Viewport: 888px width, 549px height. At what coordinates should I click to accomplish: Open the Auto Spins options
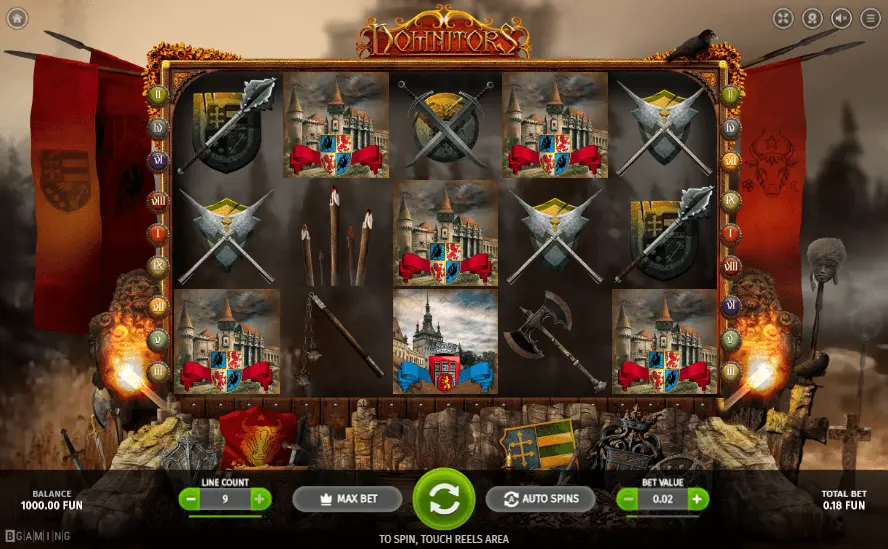[x=540, y=499]
